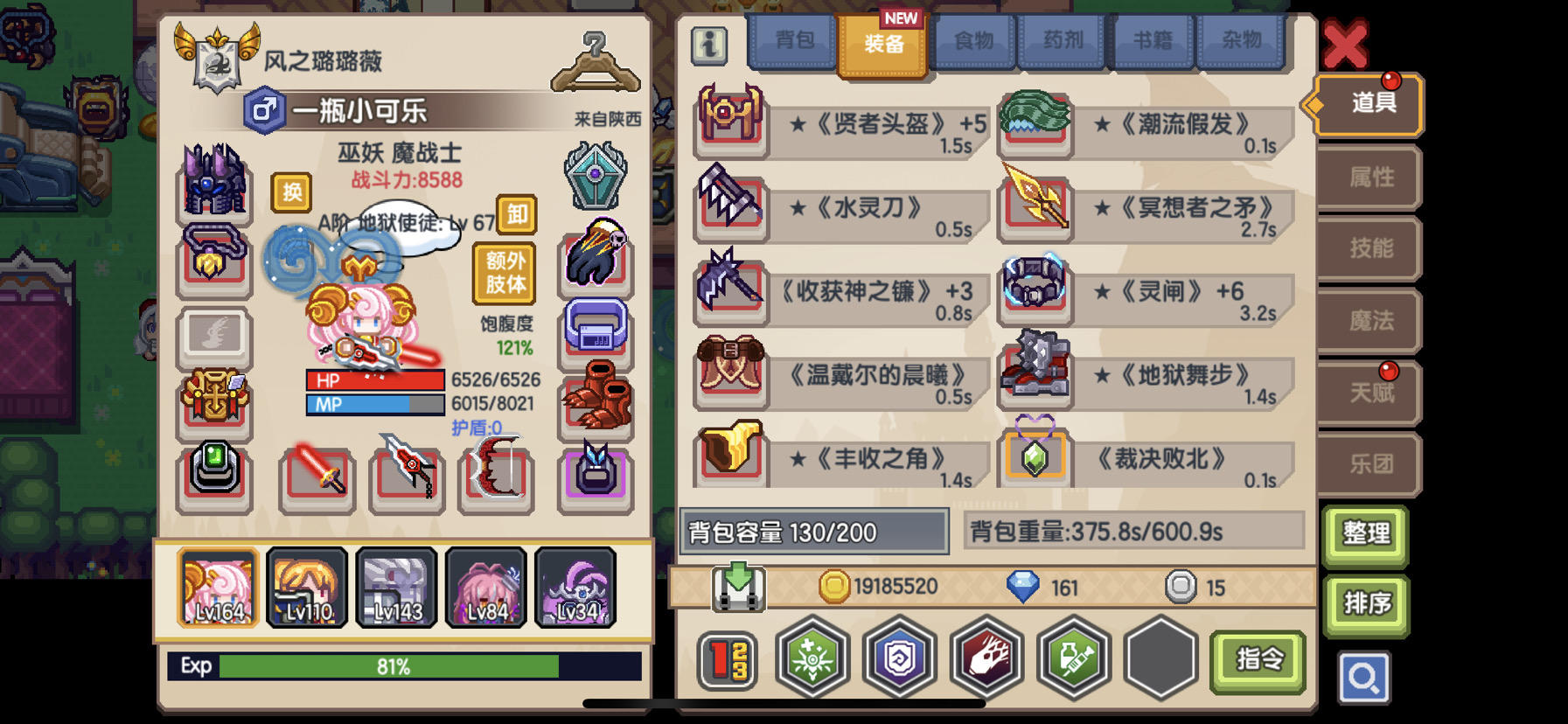Open the 属性 attributes side tab

[1369, 178]
